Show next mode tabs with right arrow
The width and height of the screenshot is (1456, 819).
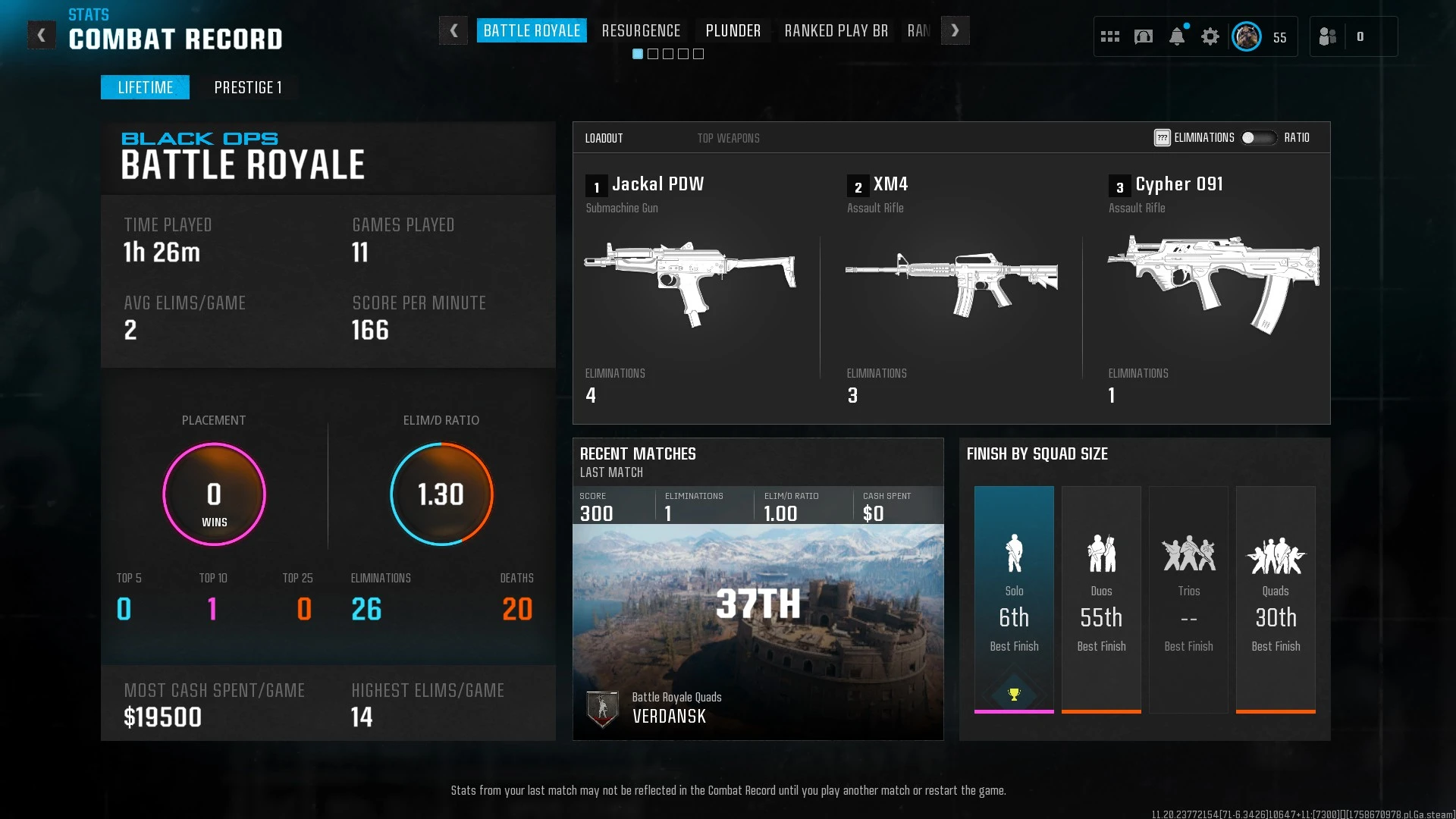(955, 31)
